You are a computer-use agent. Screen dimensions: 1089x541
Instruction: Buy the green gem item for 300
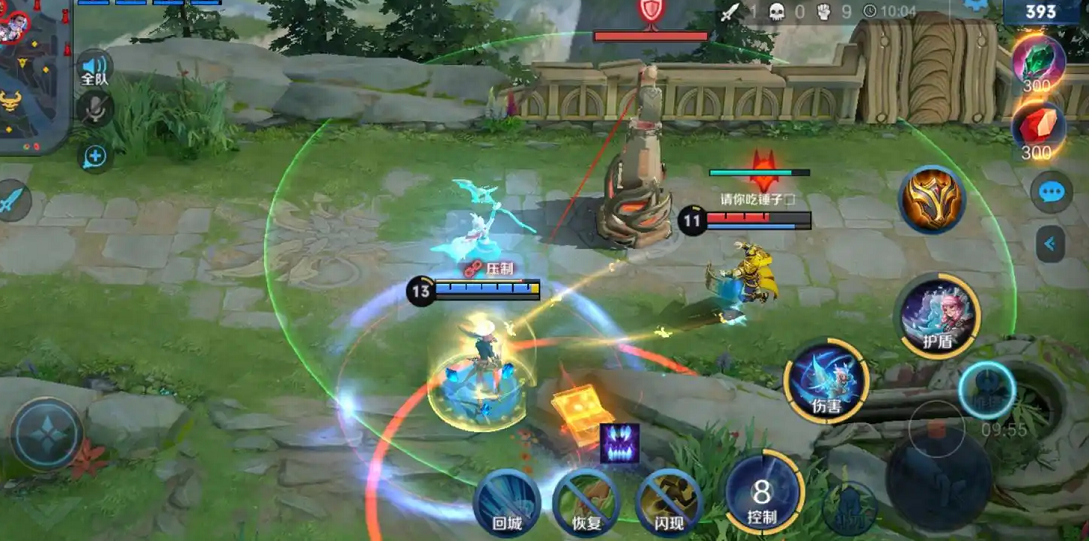[1037, 62]
